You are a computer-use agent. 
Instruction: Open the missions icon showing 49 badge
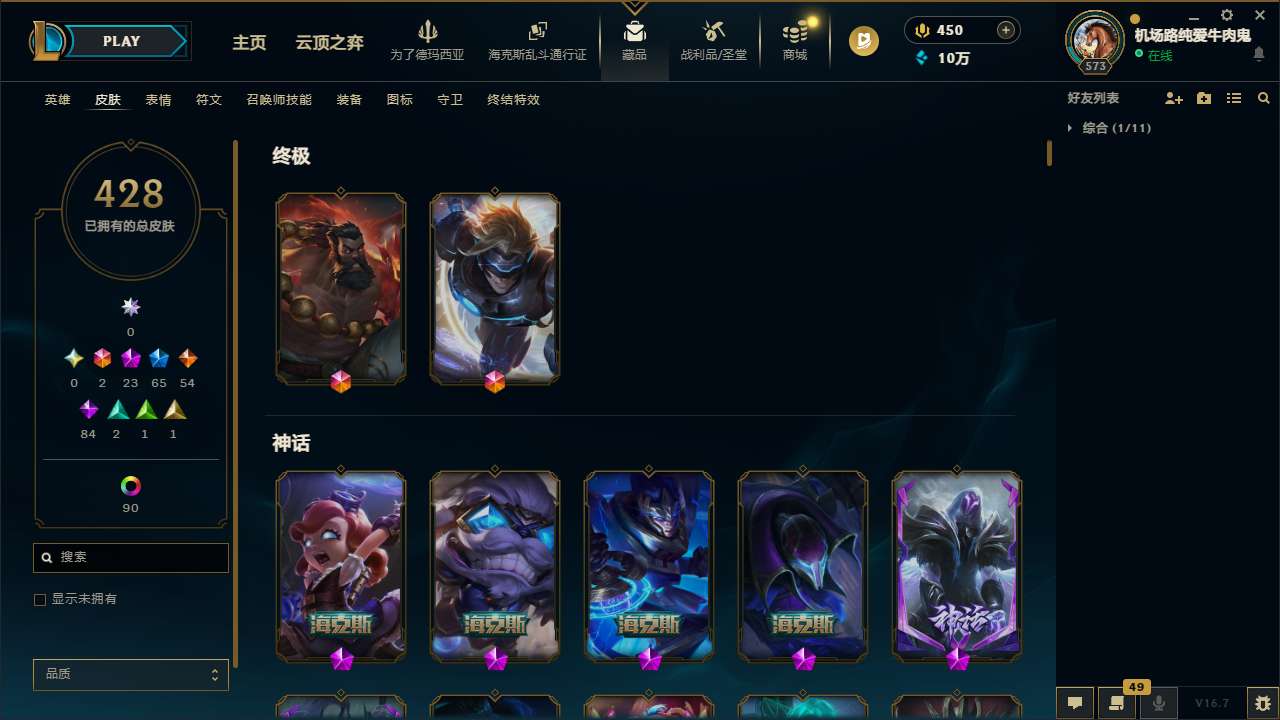[x=1117, y=703]
